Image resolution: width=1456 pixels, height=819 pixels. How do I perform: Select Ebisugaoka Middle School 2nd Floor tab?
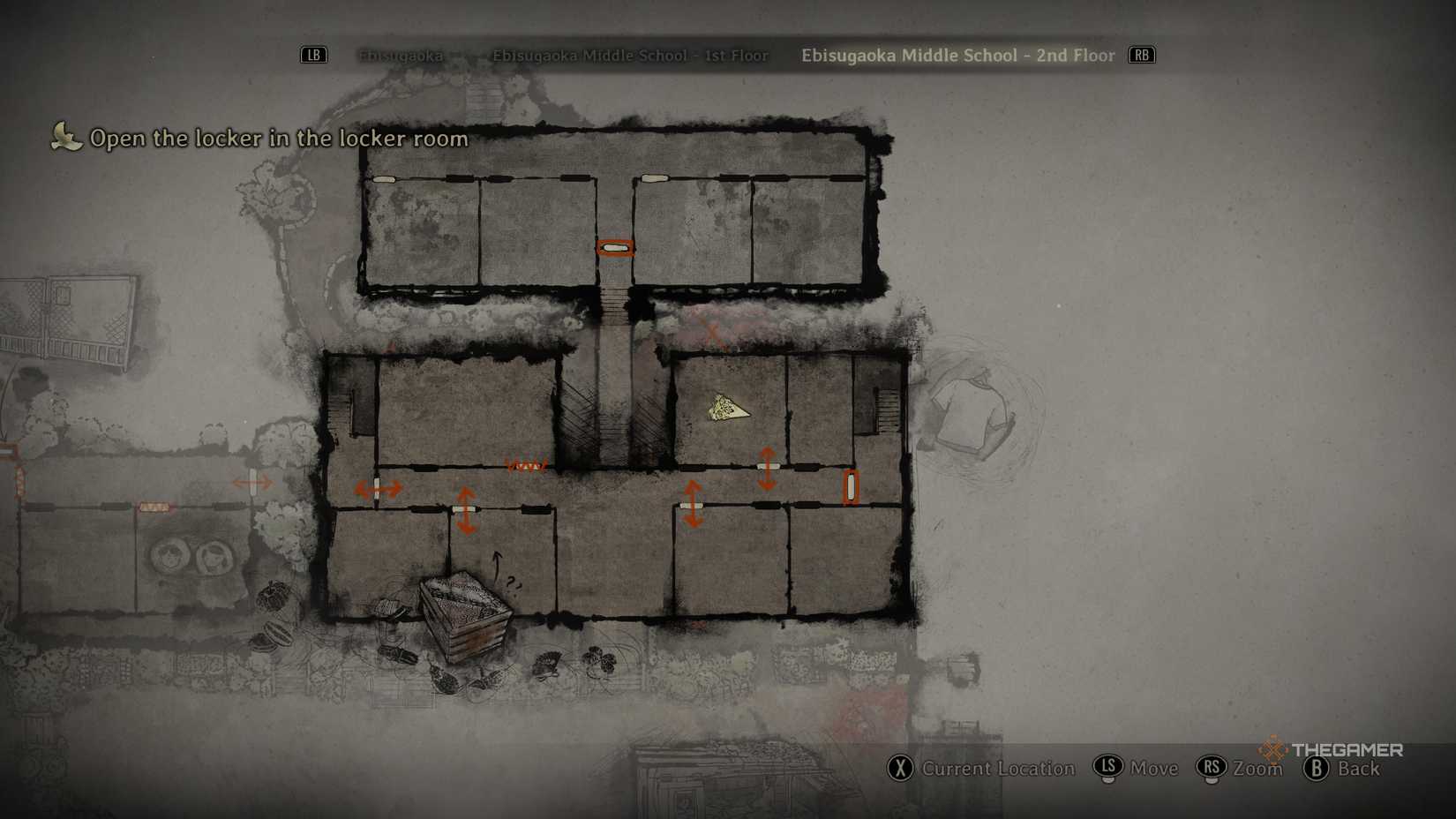[x=957, y=56]
